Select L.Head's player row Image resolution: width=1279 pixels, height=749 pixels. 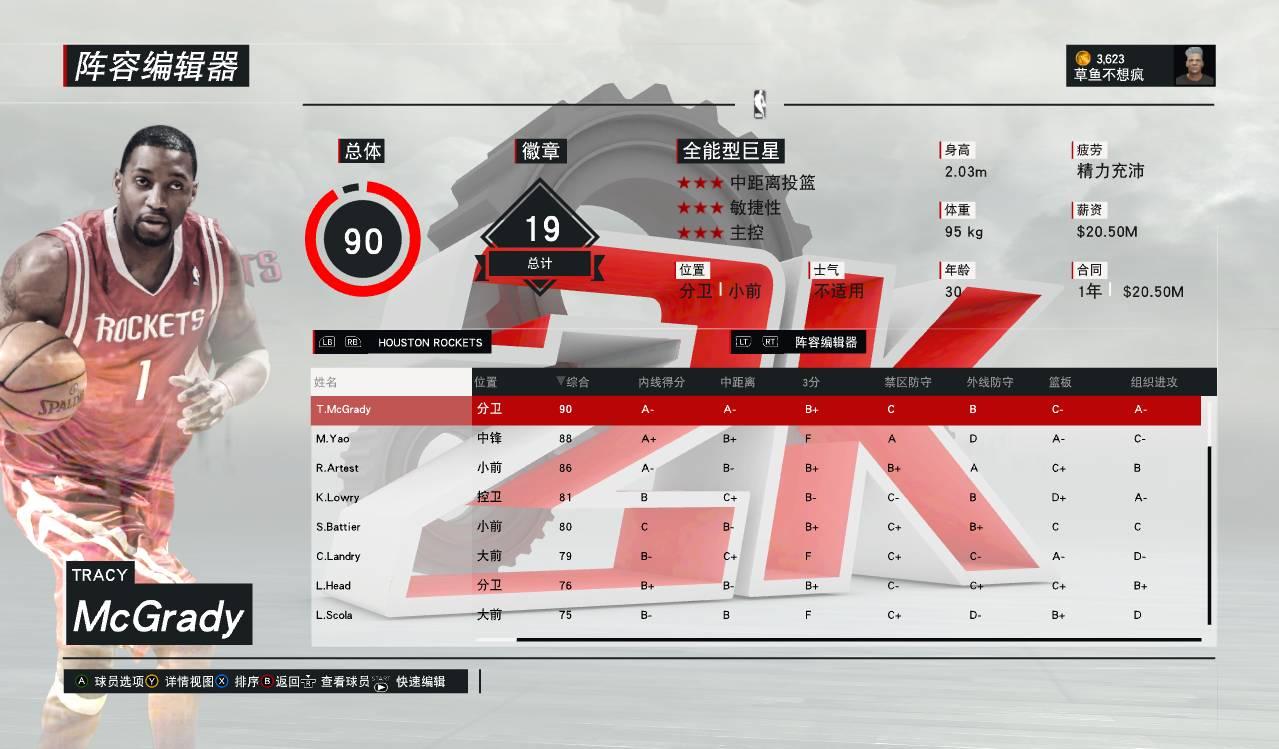pyautogui.click(x=333, y=586)
